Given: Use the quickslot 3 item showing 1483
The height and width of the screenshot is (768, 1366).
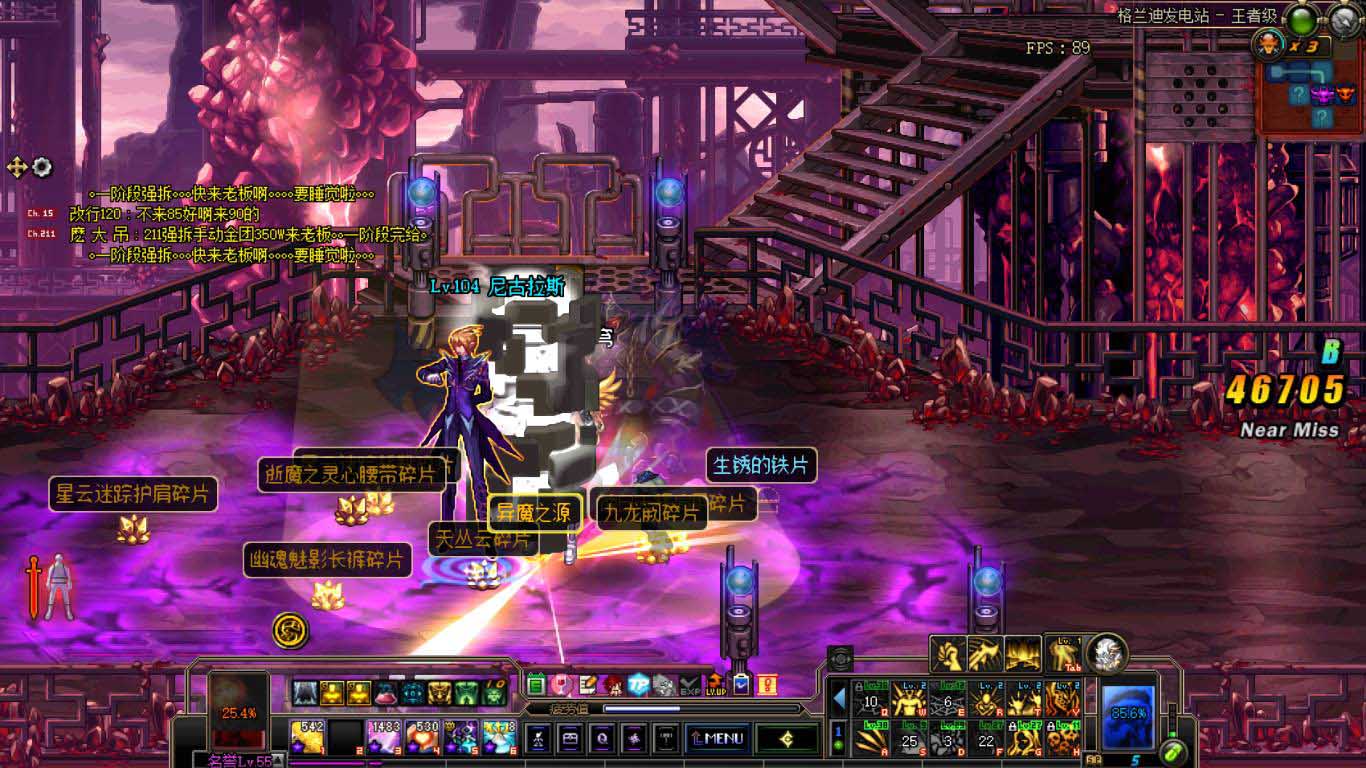Looking at the screenshot, I should (384, 736).
